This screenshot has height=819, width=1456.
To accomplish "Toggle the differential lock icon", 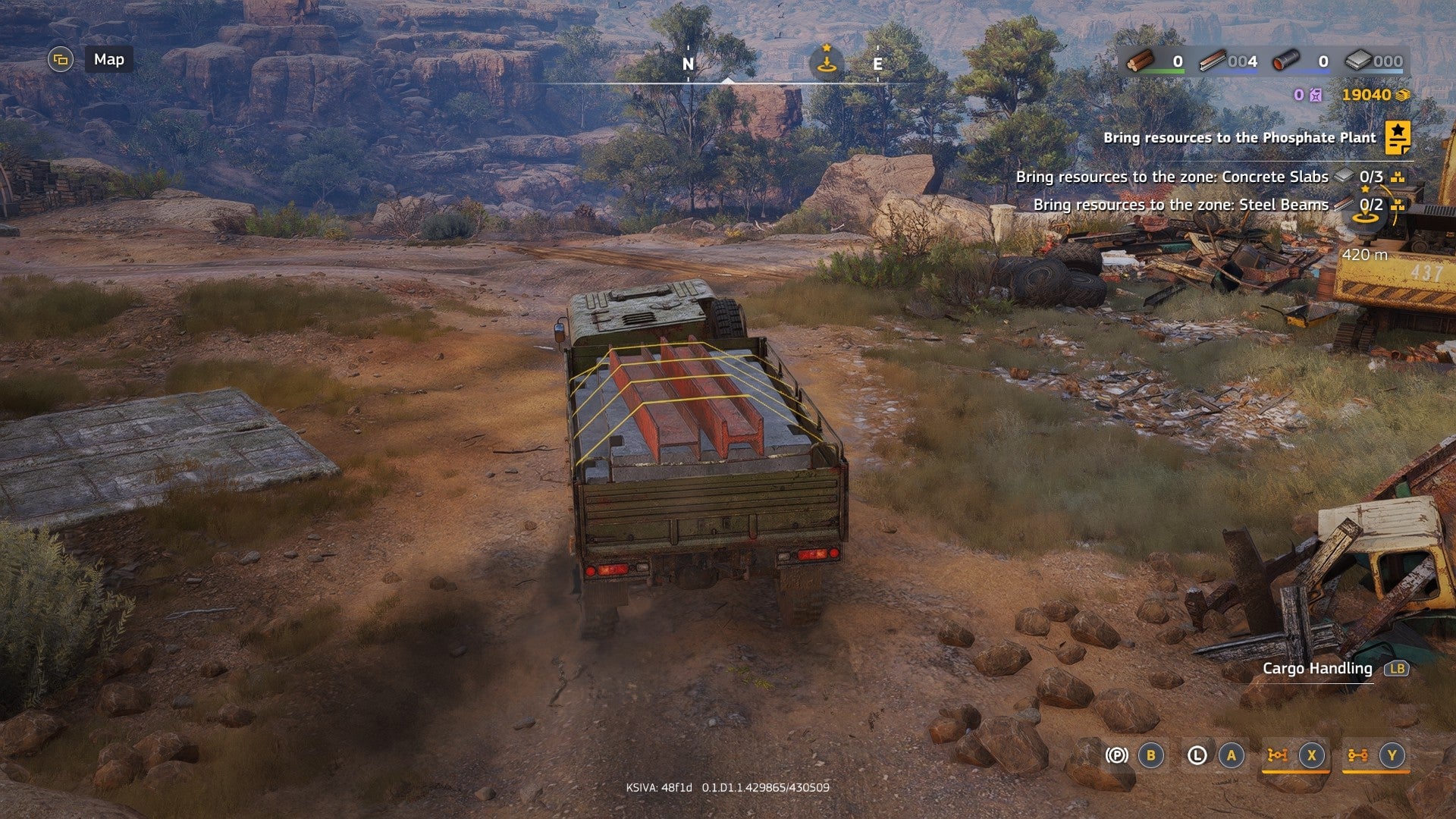I will click(x=1278, y=755).
